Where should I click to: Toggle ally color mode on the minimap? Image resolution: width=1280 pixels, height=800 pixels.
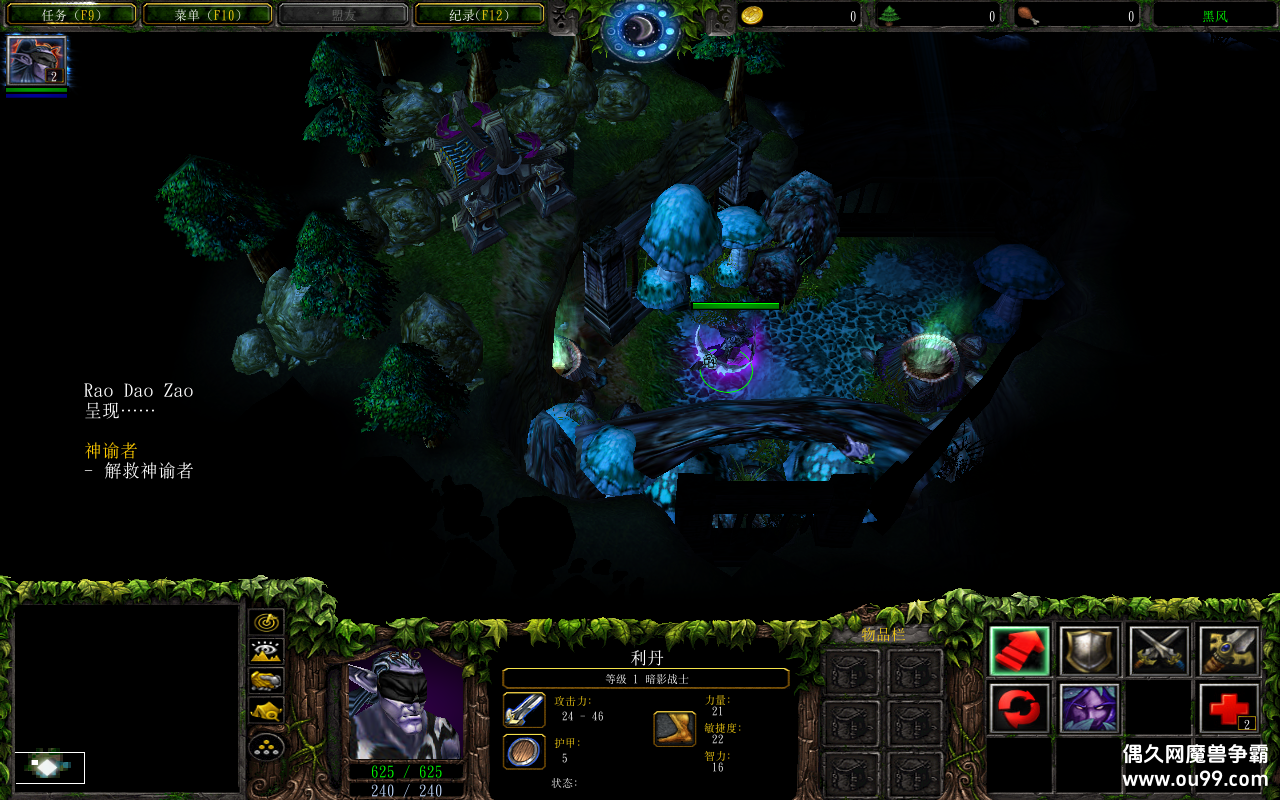point(266,682)
